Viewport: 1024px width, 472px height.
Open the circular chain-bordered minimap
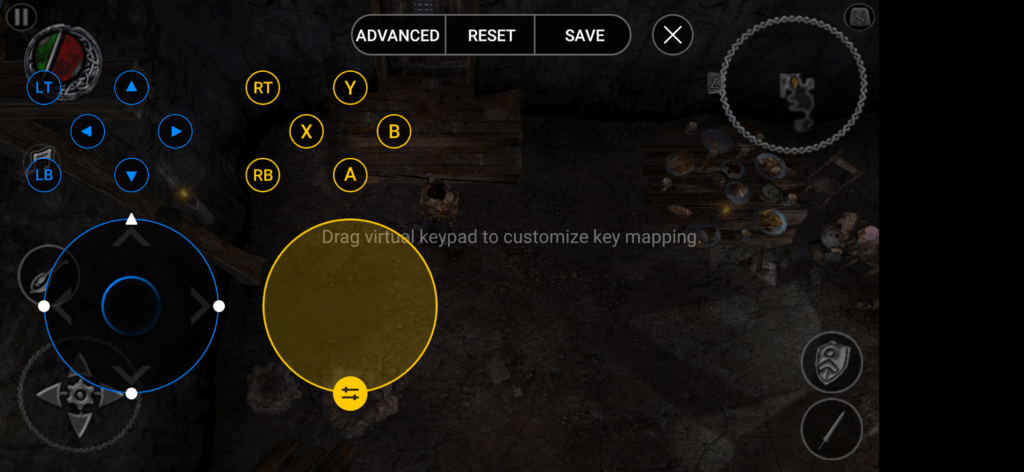pyautogui.click(x=796, y=88)
